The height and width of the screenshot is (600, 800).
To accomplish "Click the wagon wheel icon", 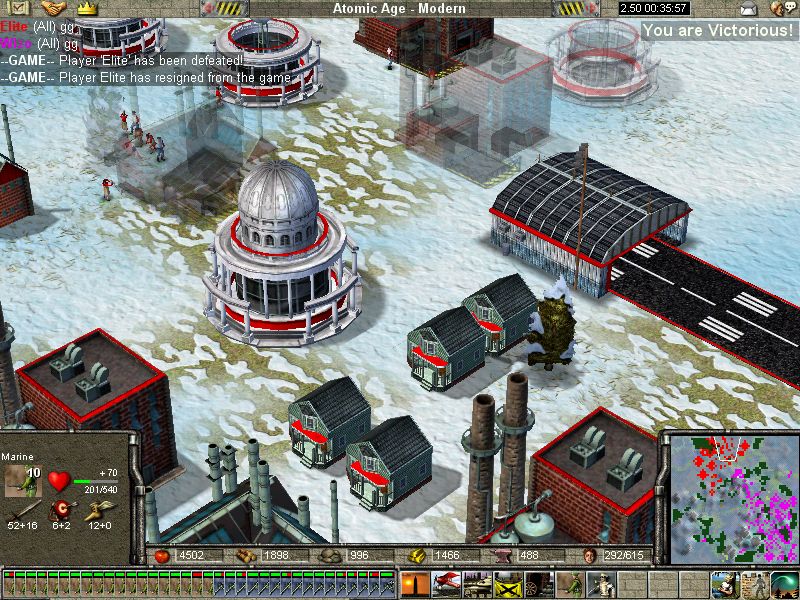I will coord(538,582).
